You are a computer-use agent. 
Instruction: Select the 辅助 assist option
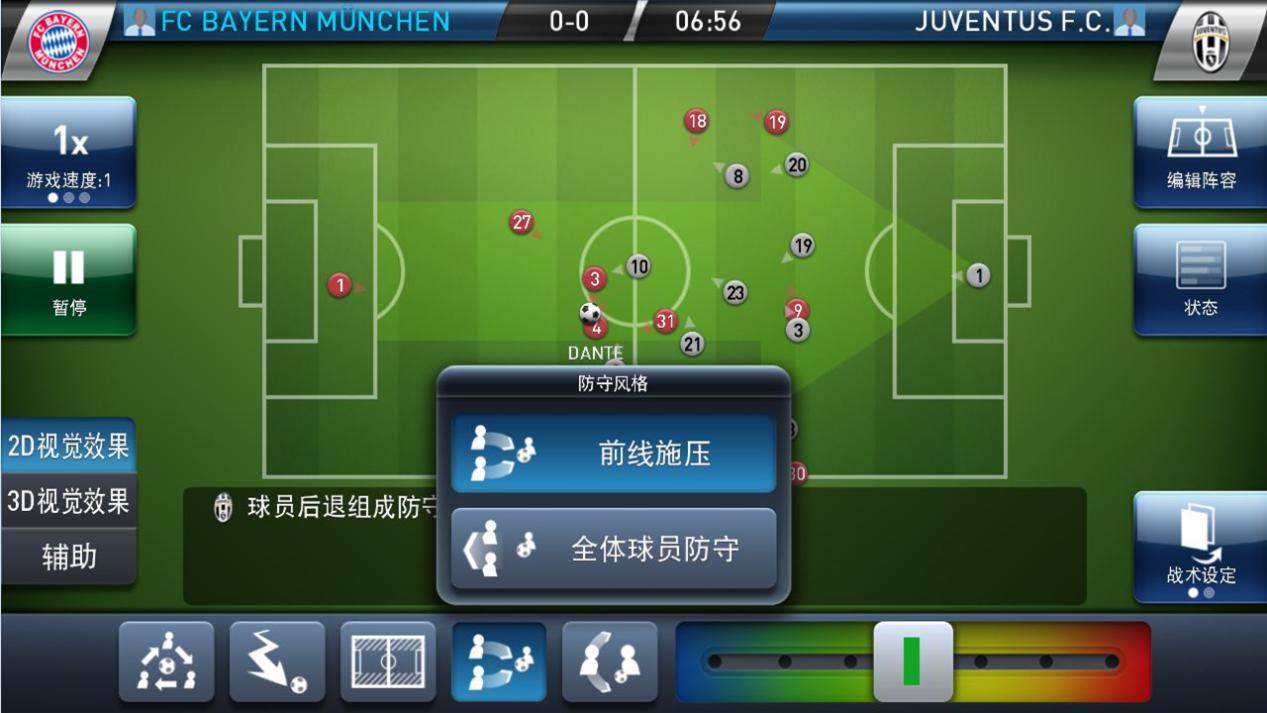pos(68,557)
